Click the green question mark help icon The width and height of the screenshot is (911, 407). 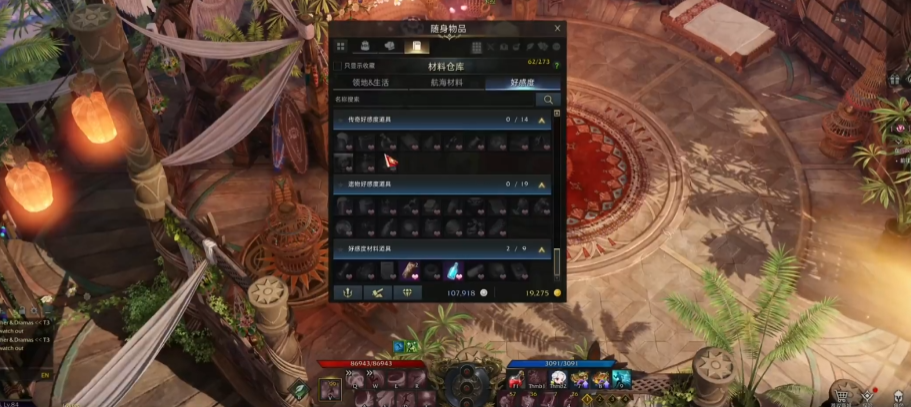click(556, 66)
